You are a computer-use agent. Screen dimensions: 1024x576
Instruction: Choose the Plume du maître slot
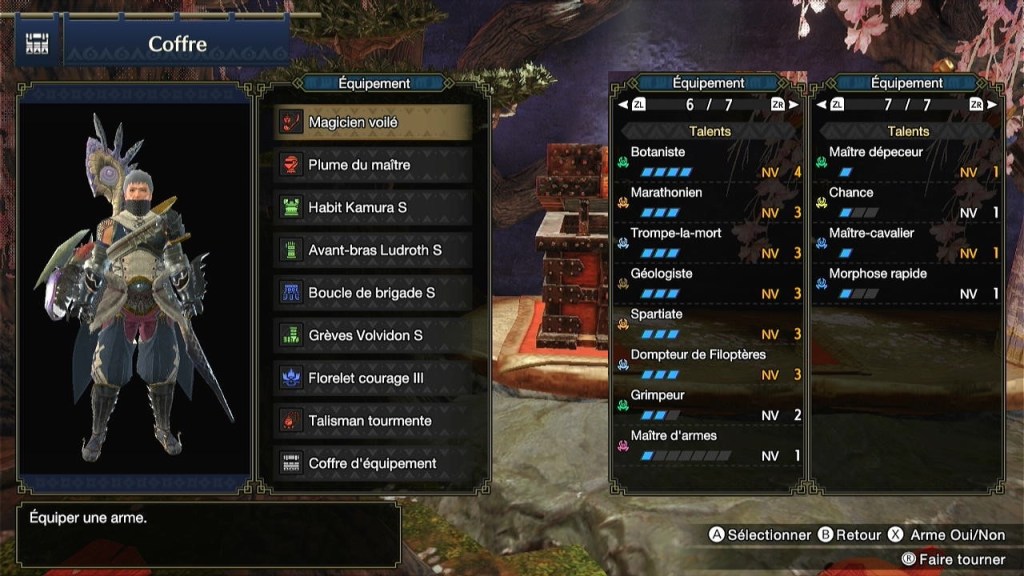click(x=372, y=165)
